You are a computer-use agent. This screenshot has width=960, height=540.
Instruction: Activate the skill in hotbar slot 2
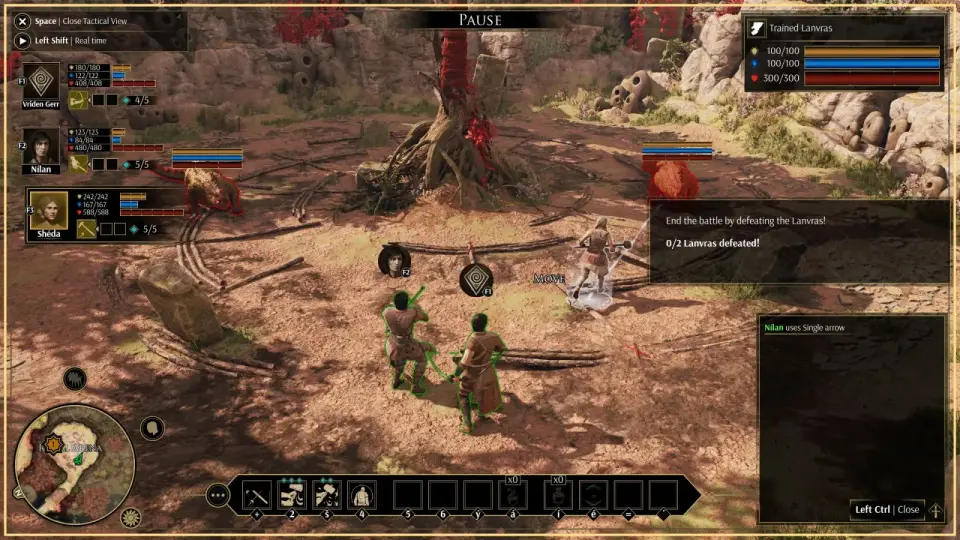[x=291, y=494]
